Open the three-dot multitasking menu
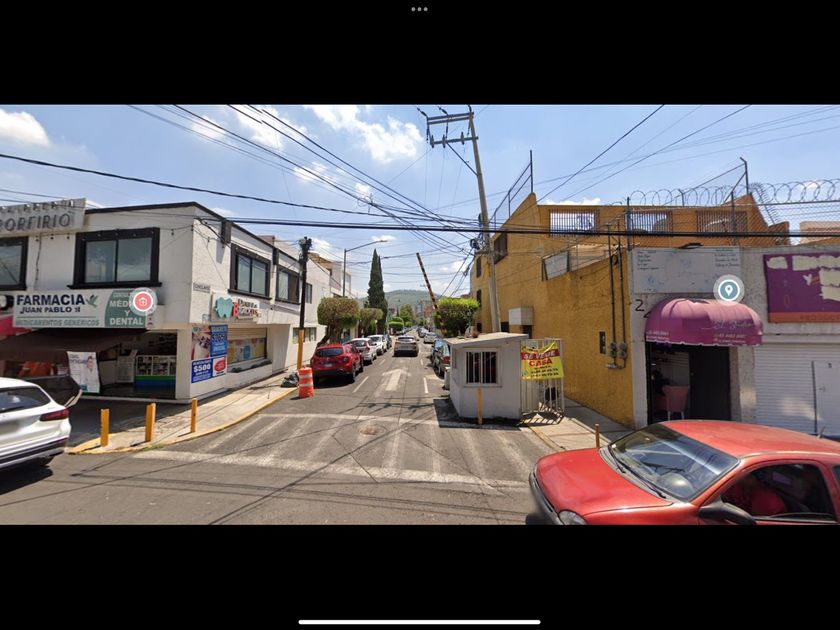Viewport: 840px width, 630px height. point(419,9)
